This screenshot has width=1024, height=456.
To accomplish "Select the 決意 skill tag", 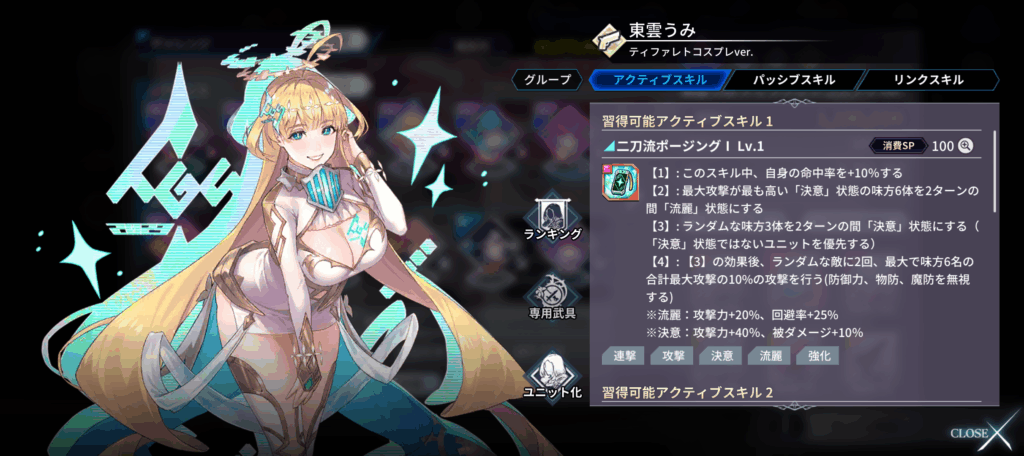I will pos(717,356).
